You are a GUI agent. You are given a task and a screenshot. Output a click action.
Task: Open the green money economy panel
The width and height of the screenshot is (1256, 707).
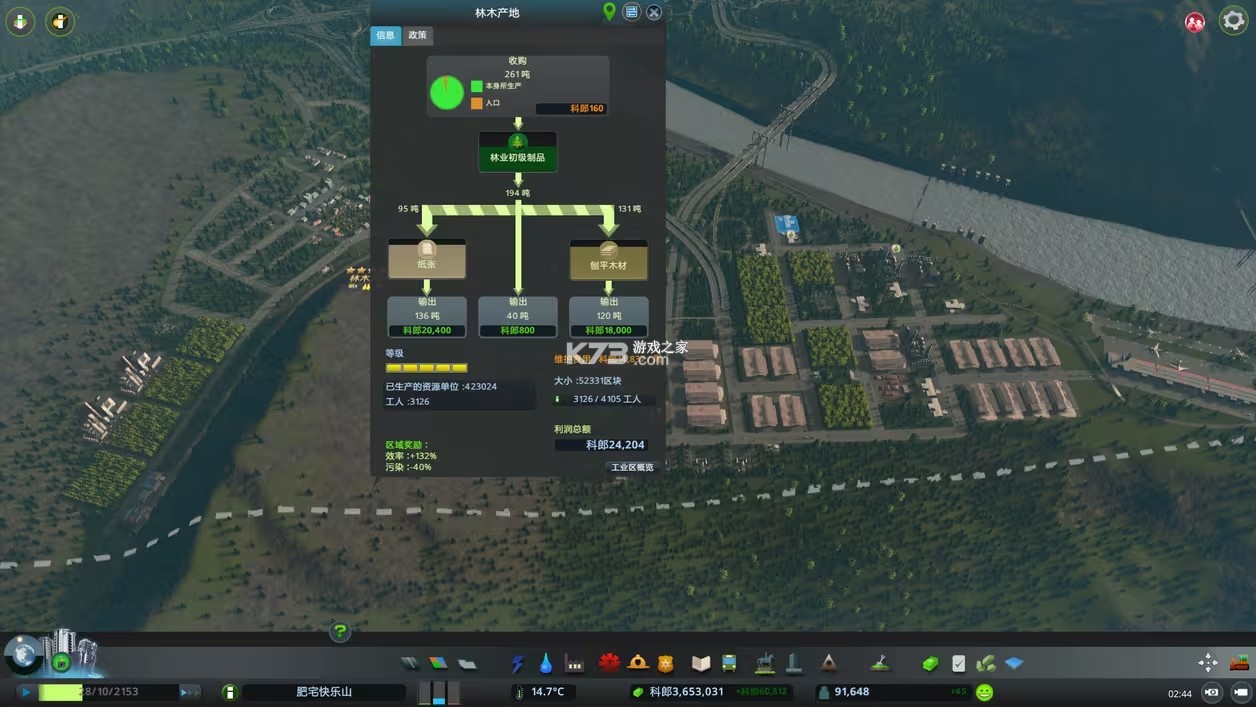pos(930,662)
